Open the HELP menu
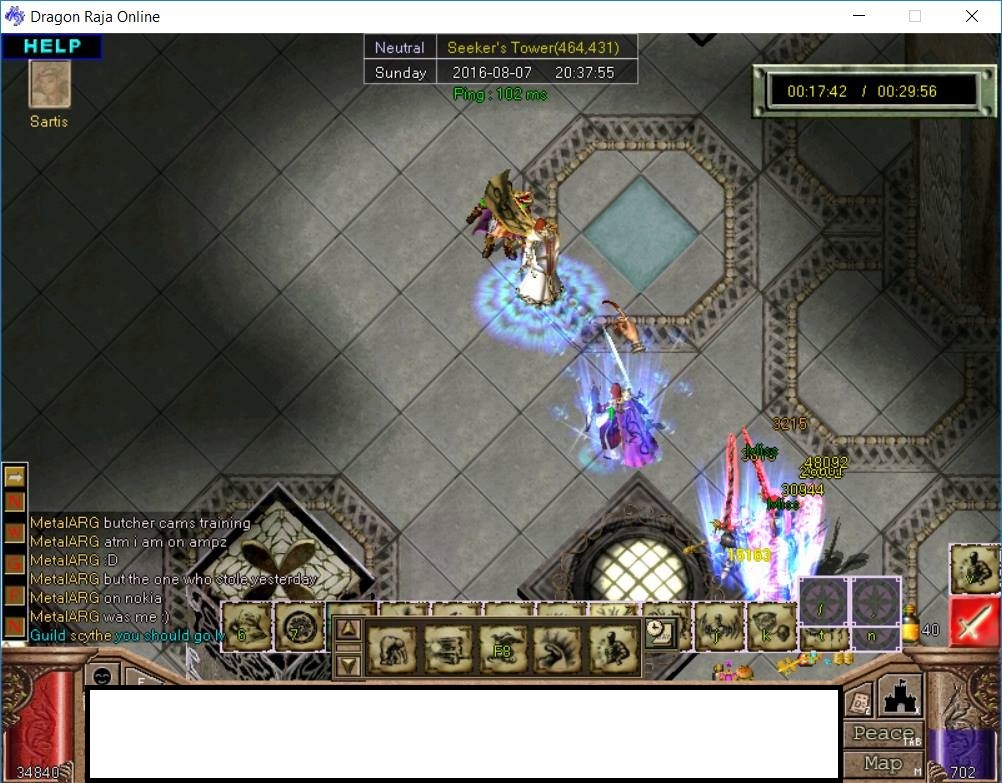 pos(52,46)
